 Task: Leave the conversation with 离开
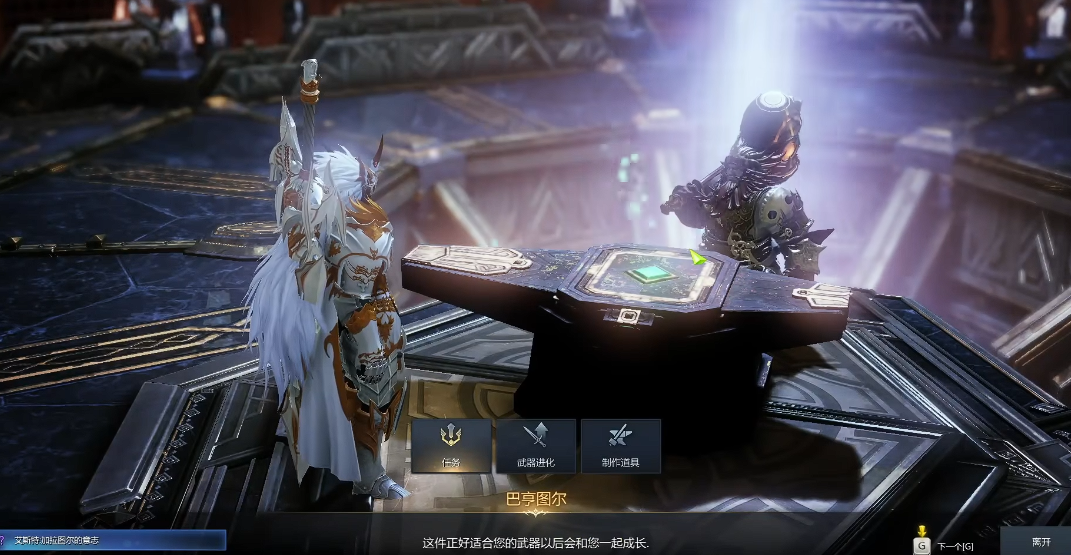tap(1041, 542)
